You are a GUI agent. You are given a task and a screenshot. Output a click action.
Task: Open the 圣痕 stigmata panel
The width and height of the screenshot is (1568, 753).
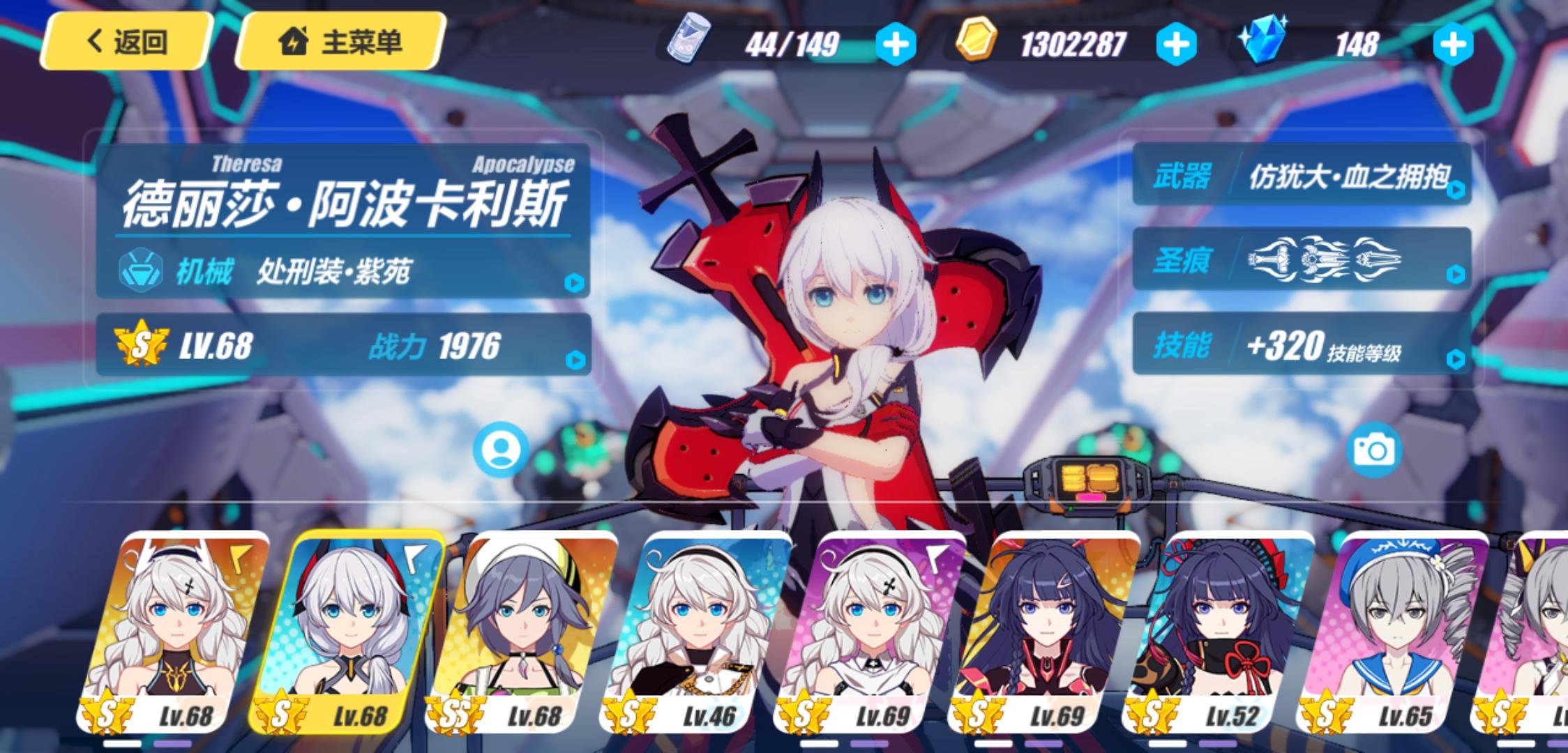pyautogui.click(x=1302, y=260)
